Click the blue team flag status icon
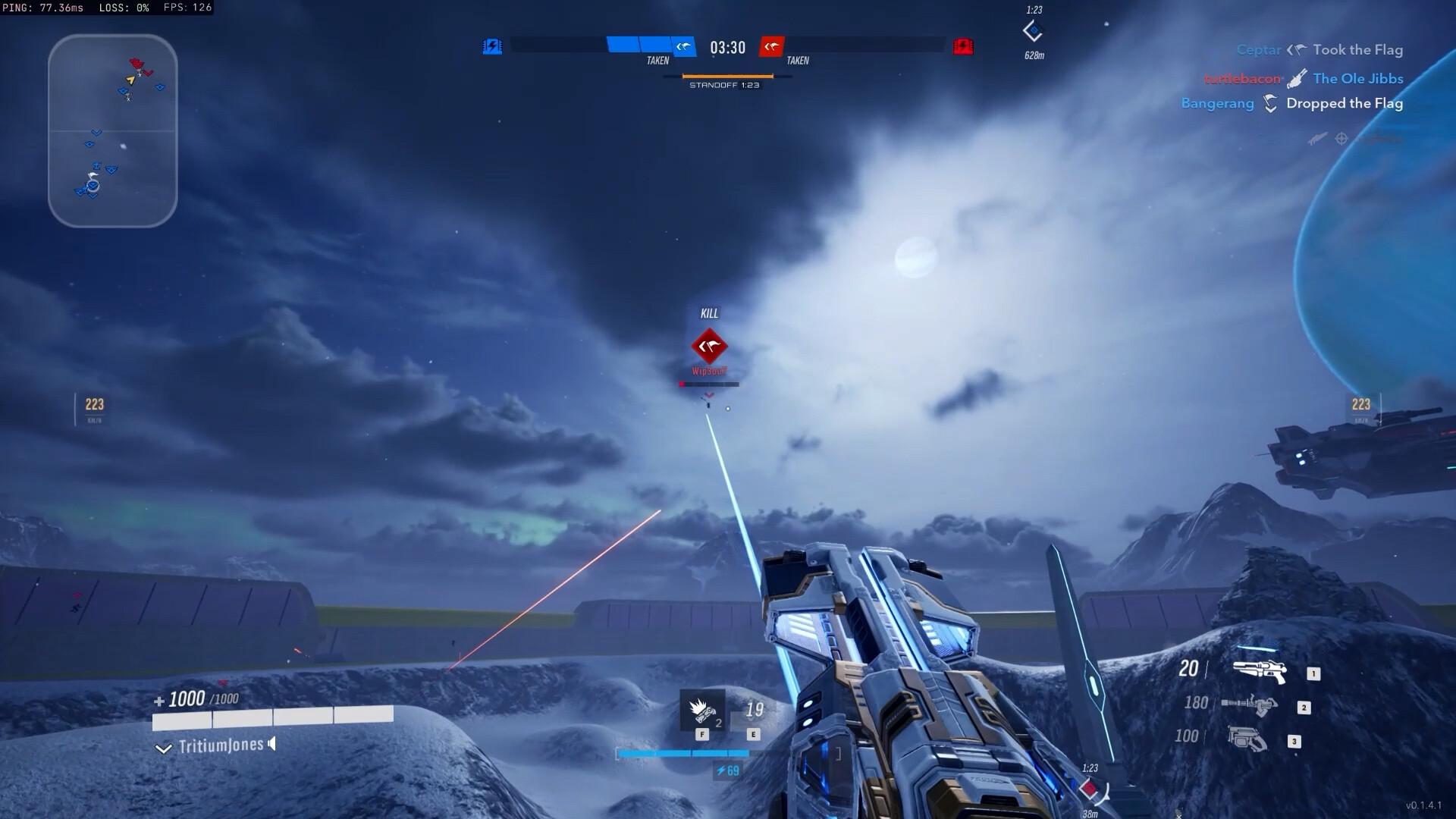This screenshot has width=1456, height=819. (684, 47)
